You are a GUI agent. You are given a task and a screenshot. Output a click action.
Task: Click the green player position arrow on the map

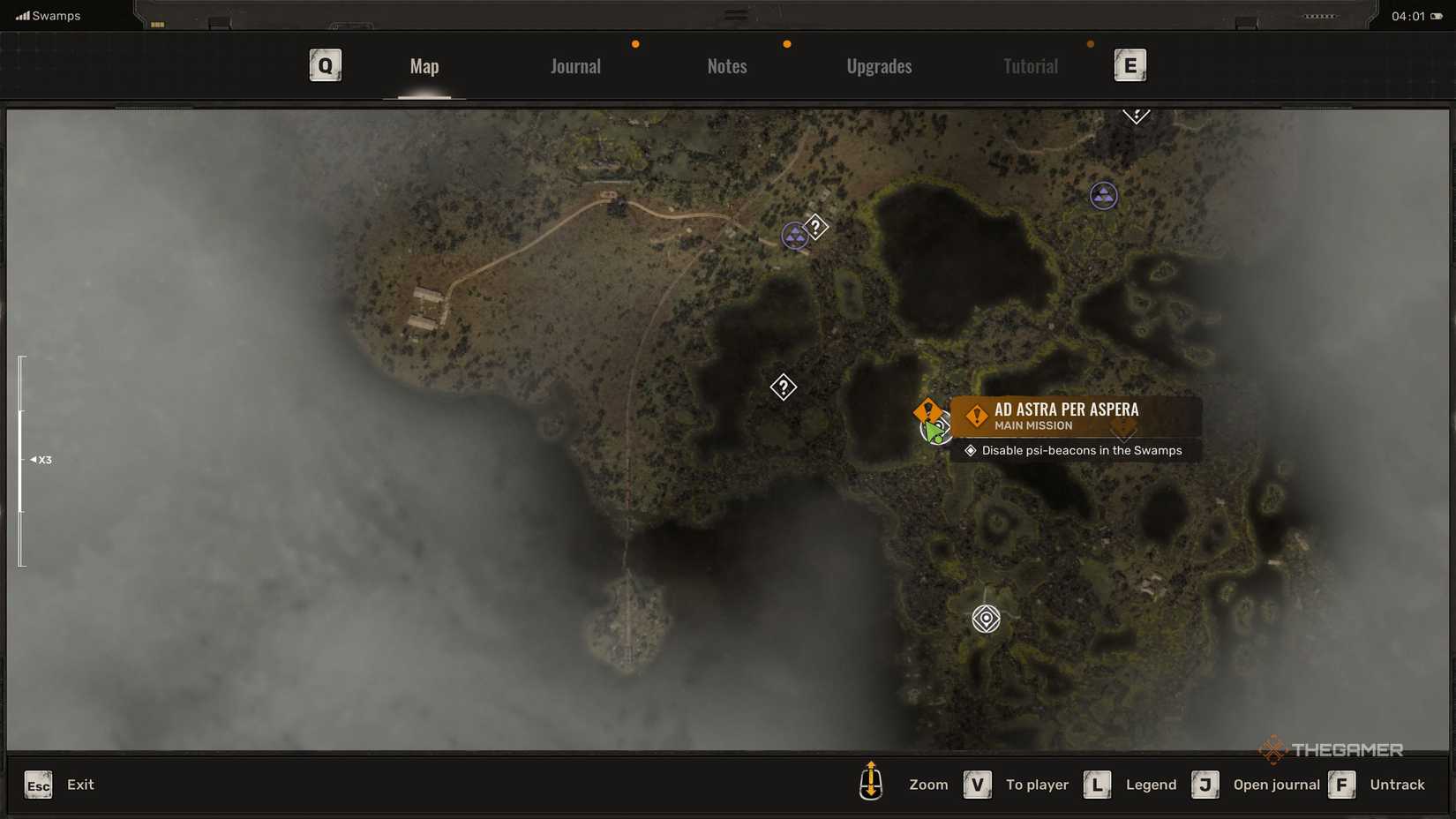[x=933, y=431]
